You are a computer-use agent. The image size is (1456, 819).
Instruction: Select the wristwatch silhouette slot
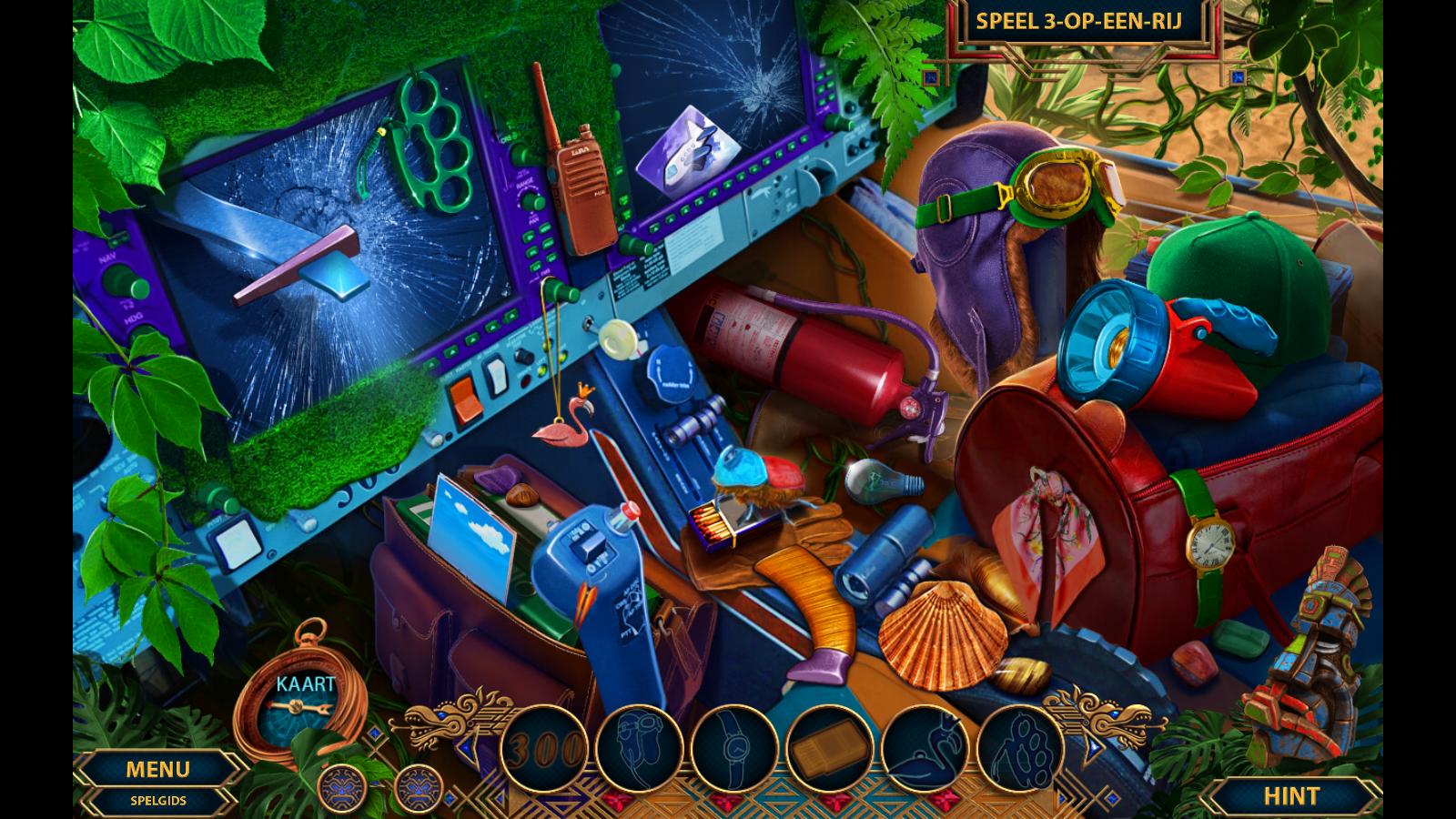[x=734, y=749]
